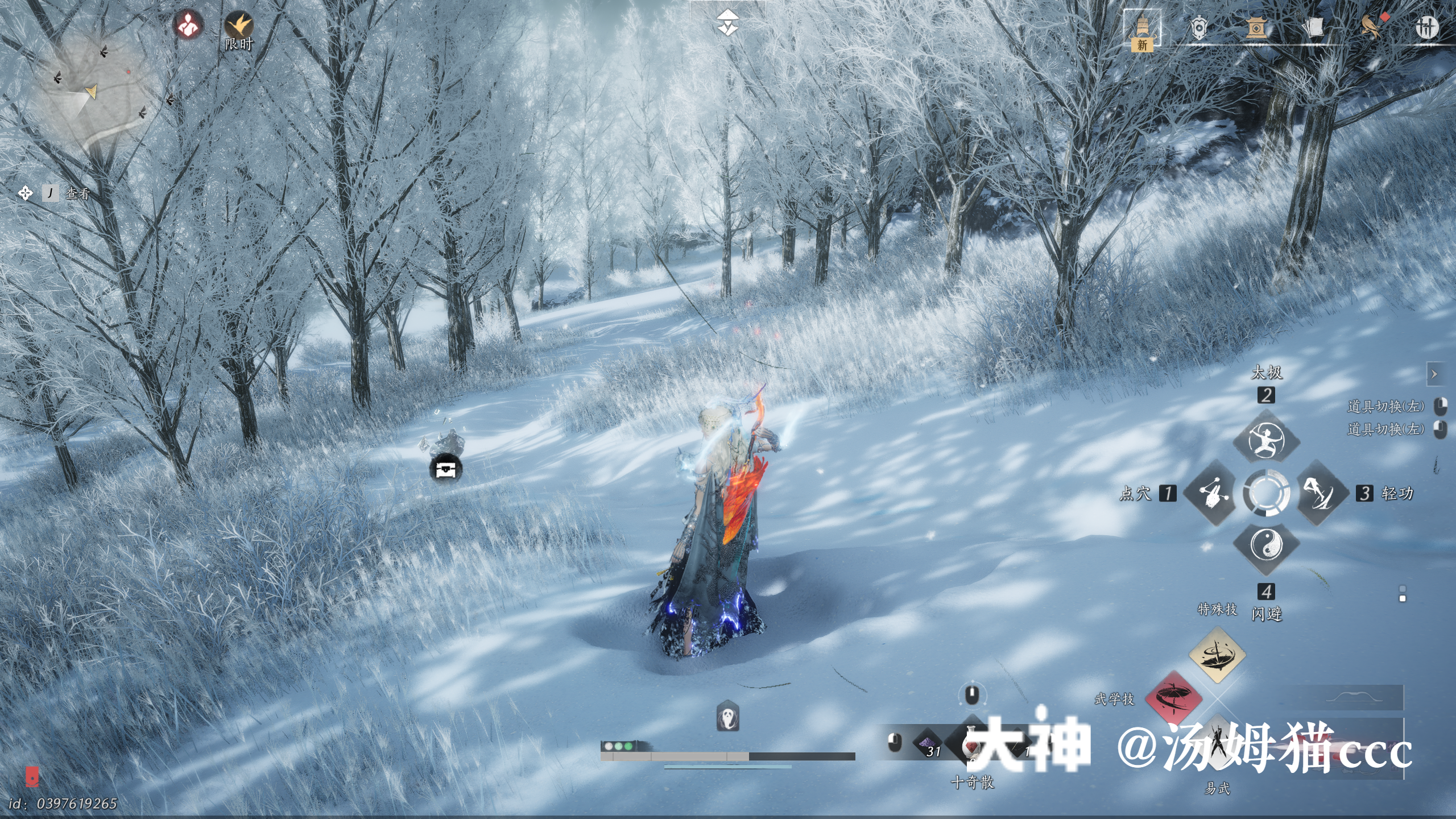Click the treasure chest marker icon

[446, 469]
